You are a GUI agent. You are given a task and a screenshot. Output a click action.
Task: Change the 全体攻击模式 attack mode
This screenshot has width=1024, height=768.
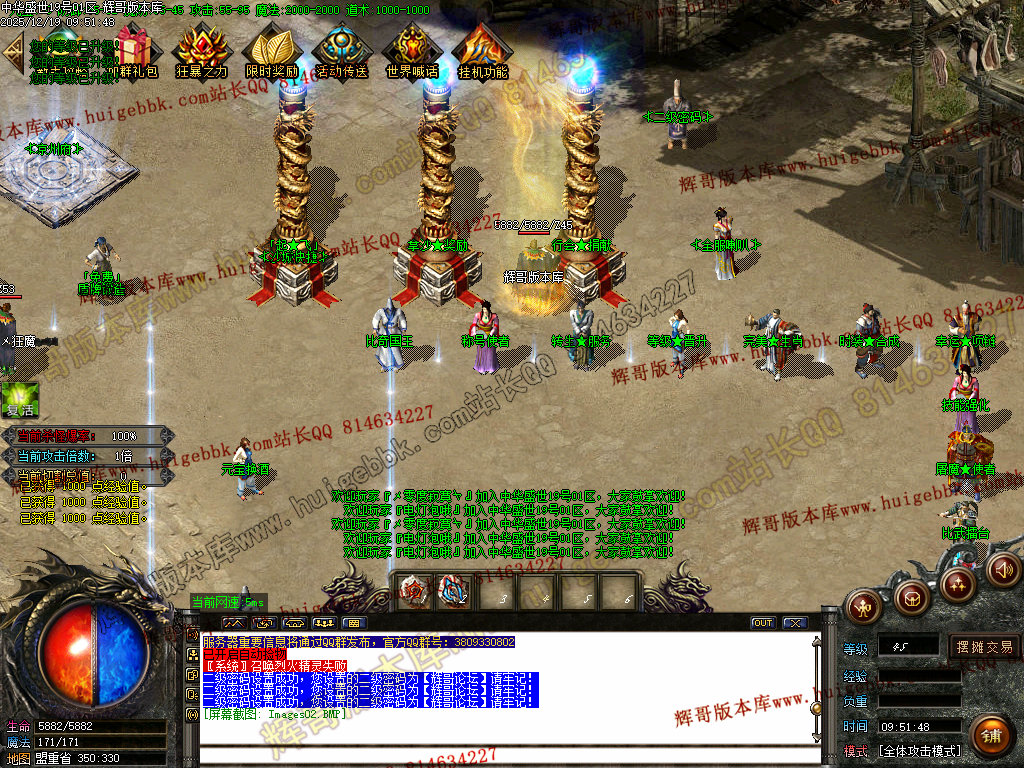click(919, 750)
